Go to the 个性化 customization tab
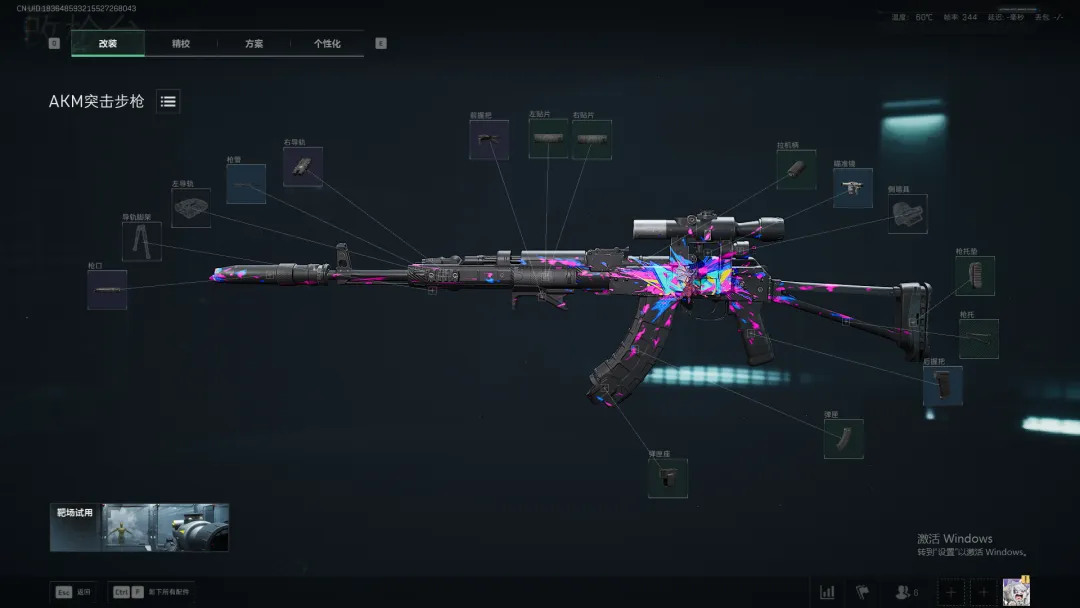This screenshot has width=1080, height=608. click(x=327, y=44)
